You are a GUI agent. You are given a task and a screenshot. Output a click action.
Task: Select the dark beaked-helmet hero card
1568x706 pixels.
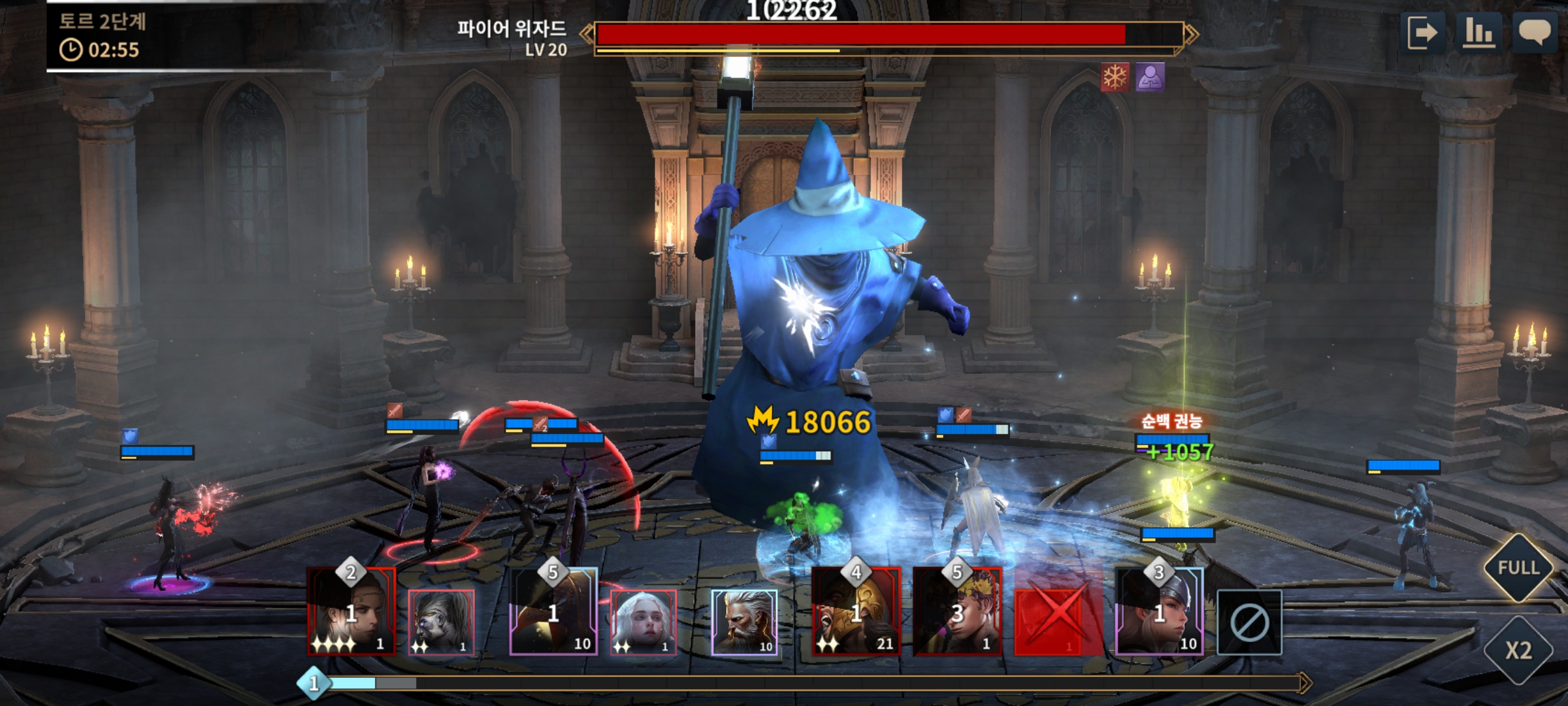(553, 611)
